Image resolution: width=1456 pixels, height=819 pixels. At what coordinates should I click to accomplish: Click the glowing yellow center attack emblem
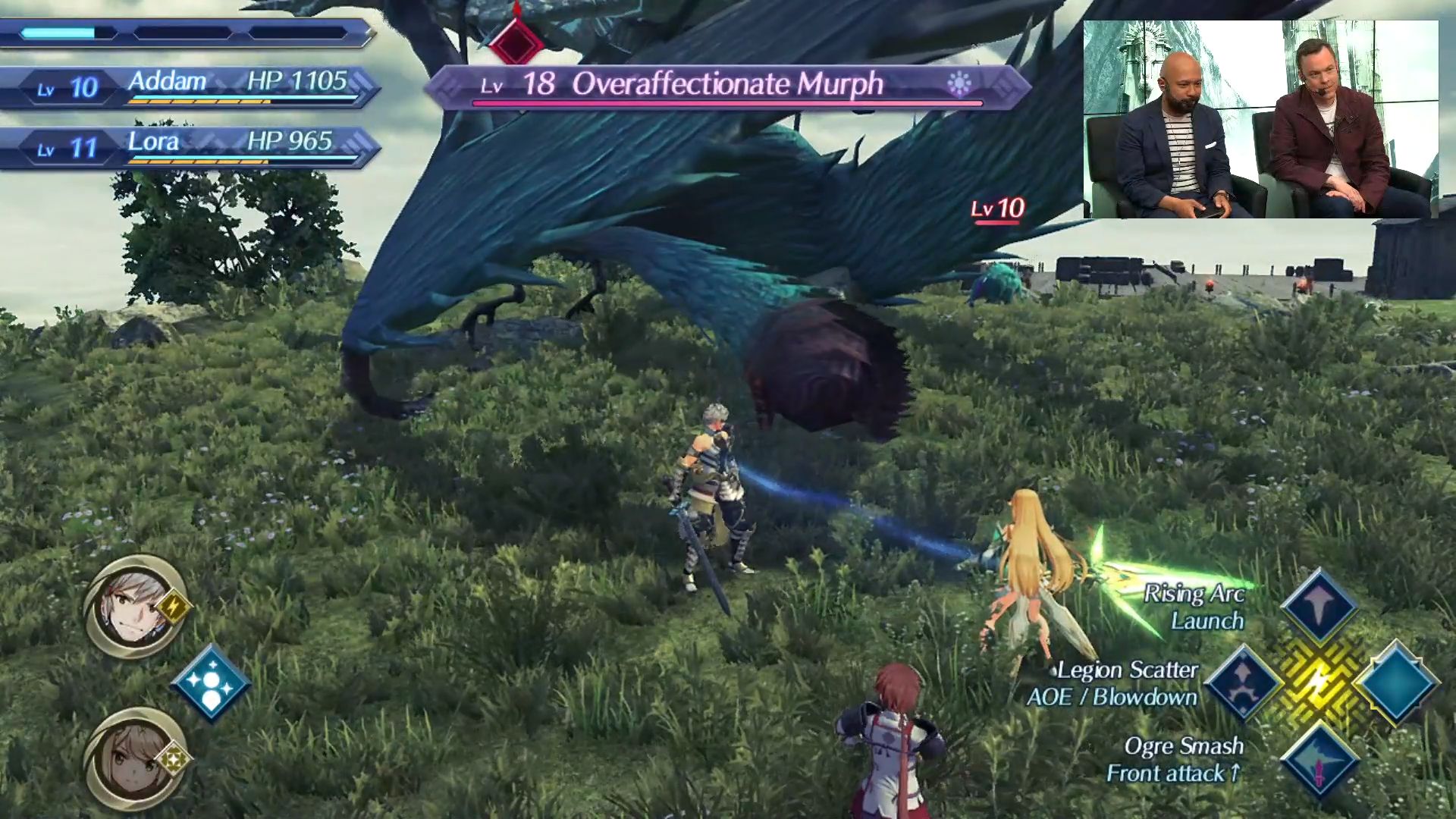1319,682
